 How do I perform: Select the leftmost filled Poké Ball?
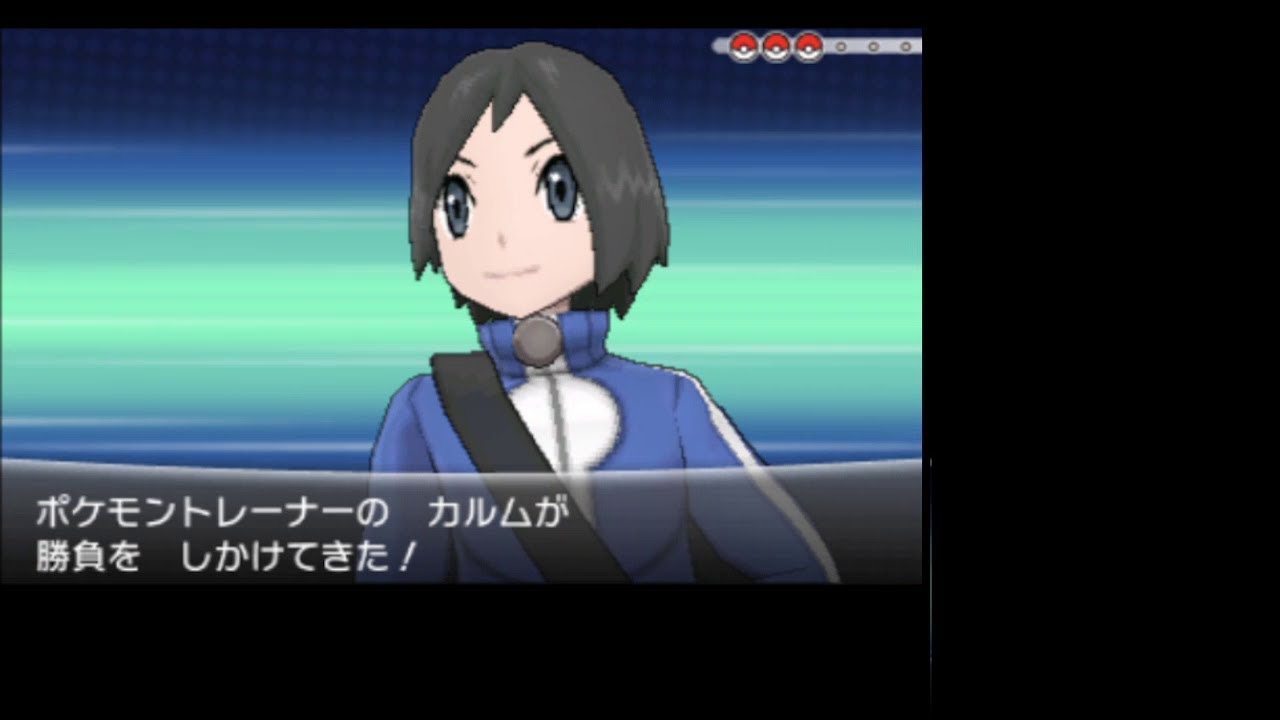click(742, 44)
